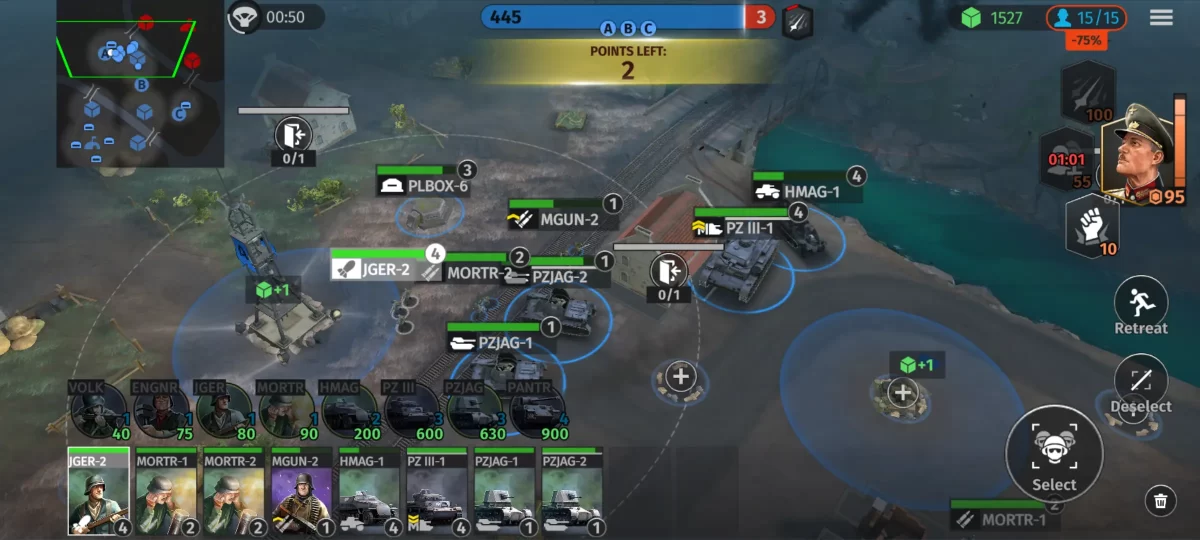The height and width of the screenshot is (540, 1200).
Task: Select the JGER-2 unit card
Action: tap(98, 491)
